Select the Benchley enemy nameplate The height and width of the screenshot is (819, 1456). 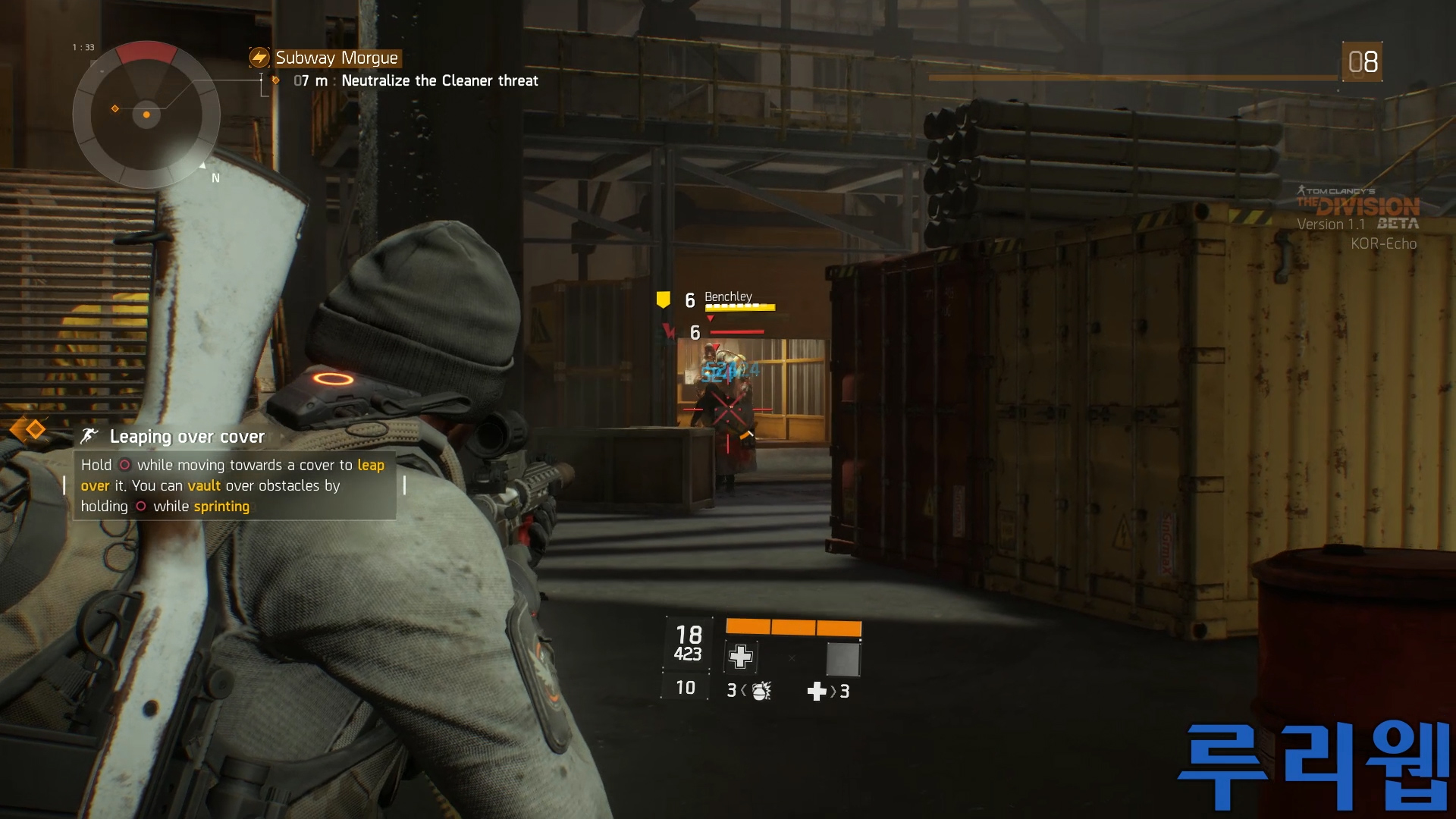point(728,297)
